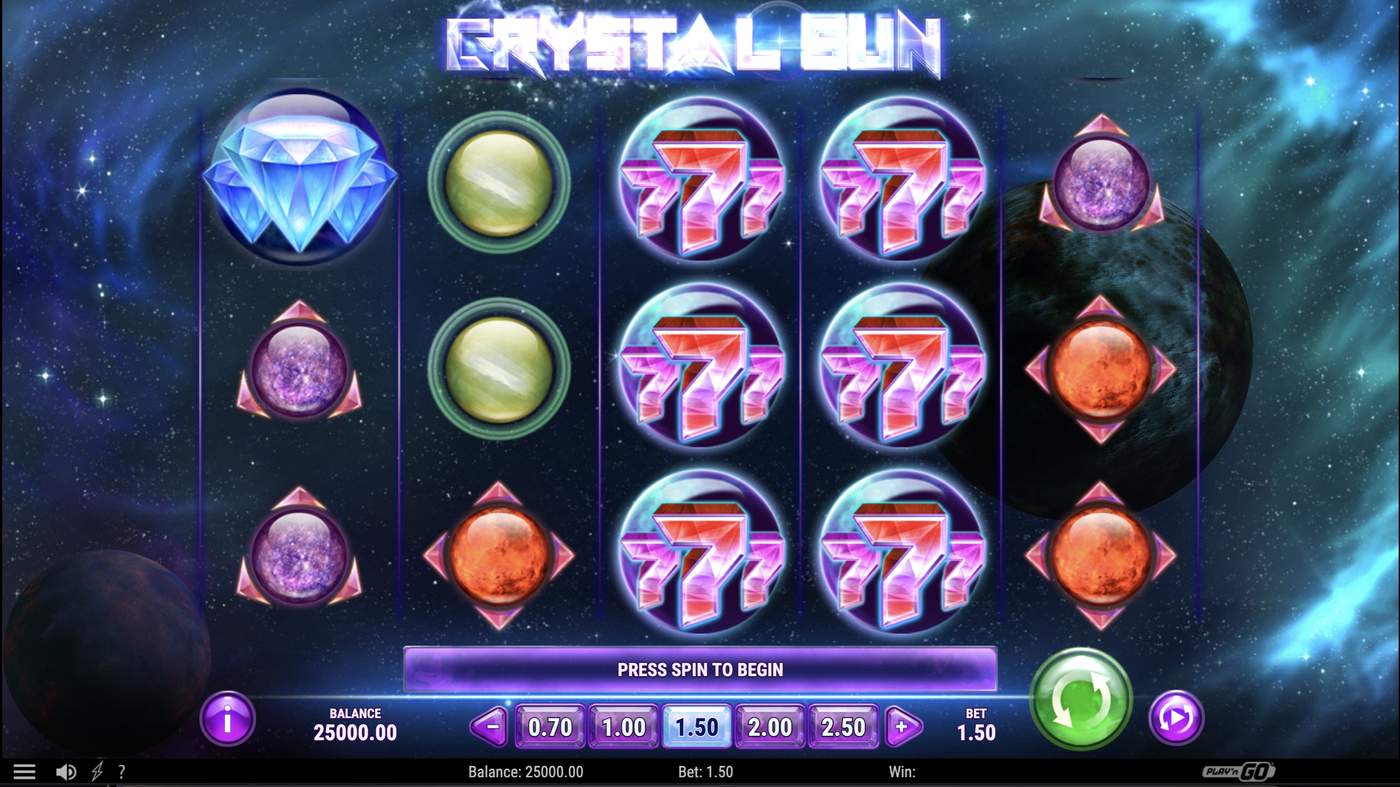Open autoplay with the purple play icon
The image size is (1400, 787).
point(1176,719)
